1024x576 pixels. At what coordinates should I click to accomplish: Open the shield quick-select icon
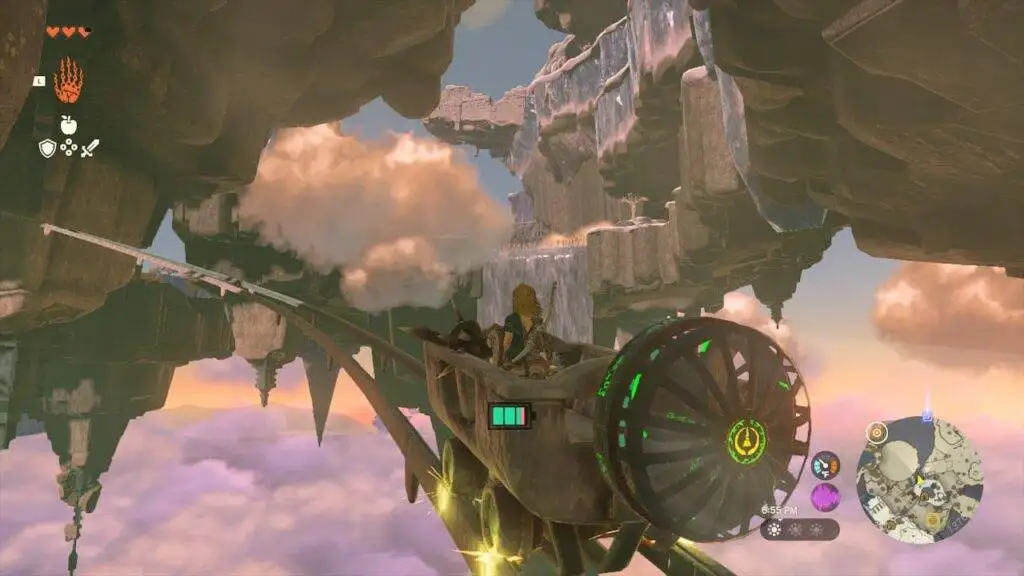click(x=47, y=148)
